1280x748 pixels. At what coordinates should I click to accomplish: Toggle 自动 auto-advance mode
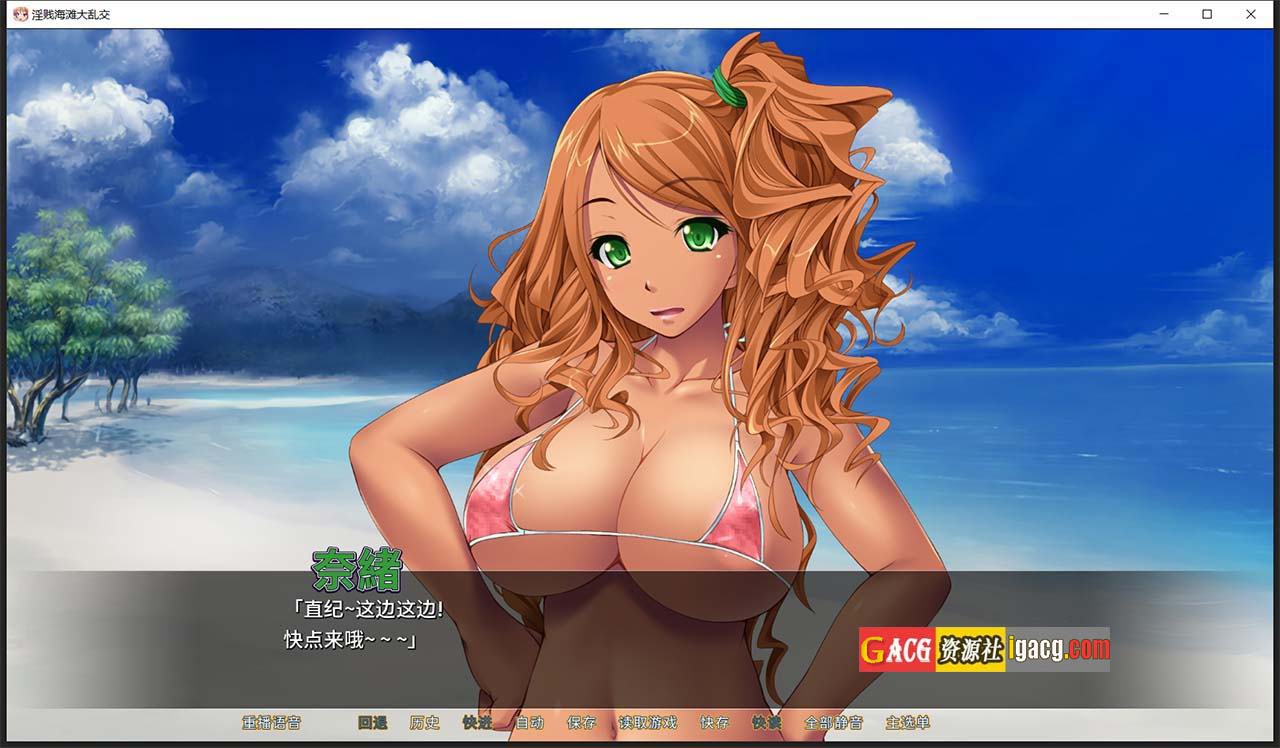click(529, 723)
